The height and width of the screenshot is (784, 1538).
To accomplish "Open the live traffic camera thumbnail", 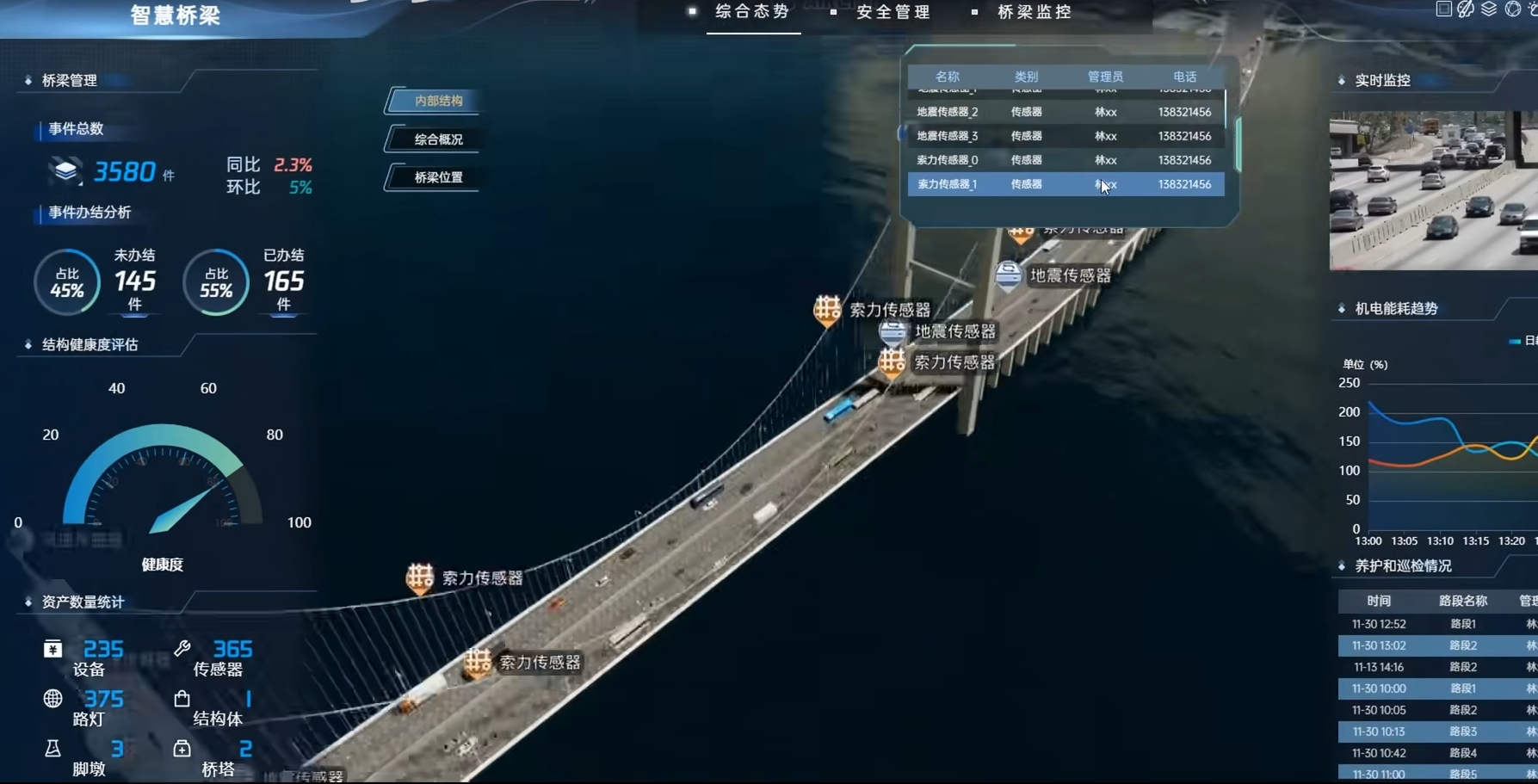I will pos(1433,190).
